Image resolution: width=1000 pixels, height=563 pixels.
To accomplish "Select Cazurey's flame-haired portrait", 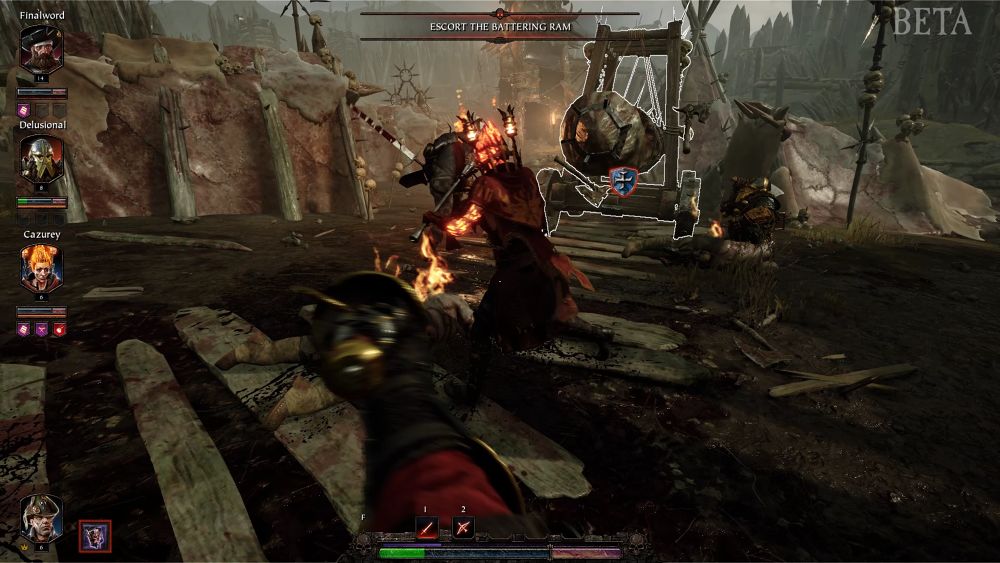I will pos(41,267).
